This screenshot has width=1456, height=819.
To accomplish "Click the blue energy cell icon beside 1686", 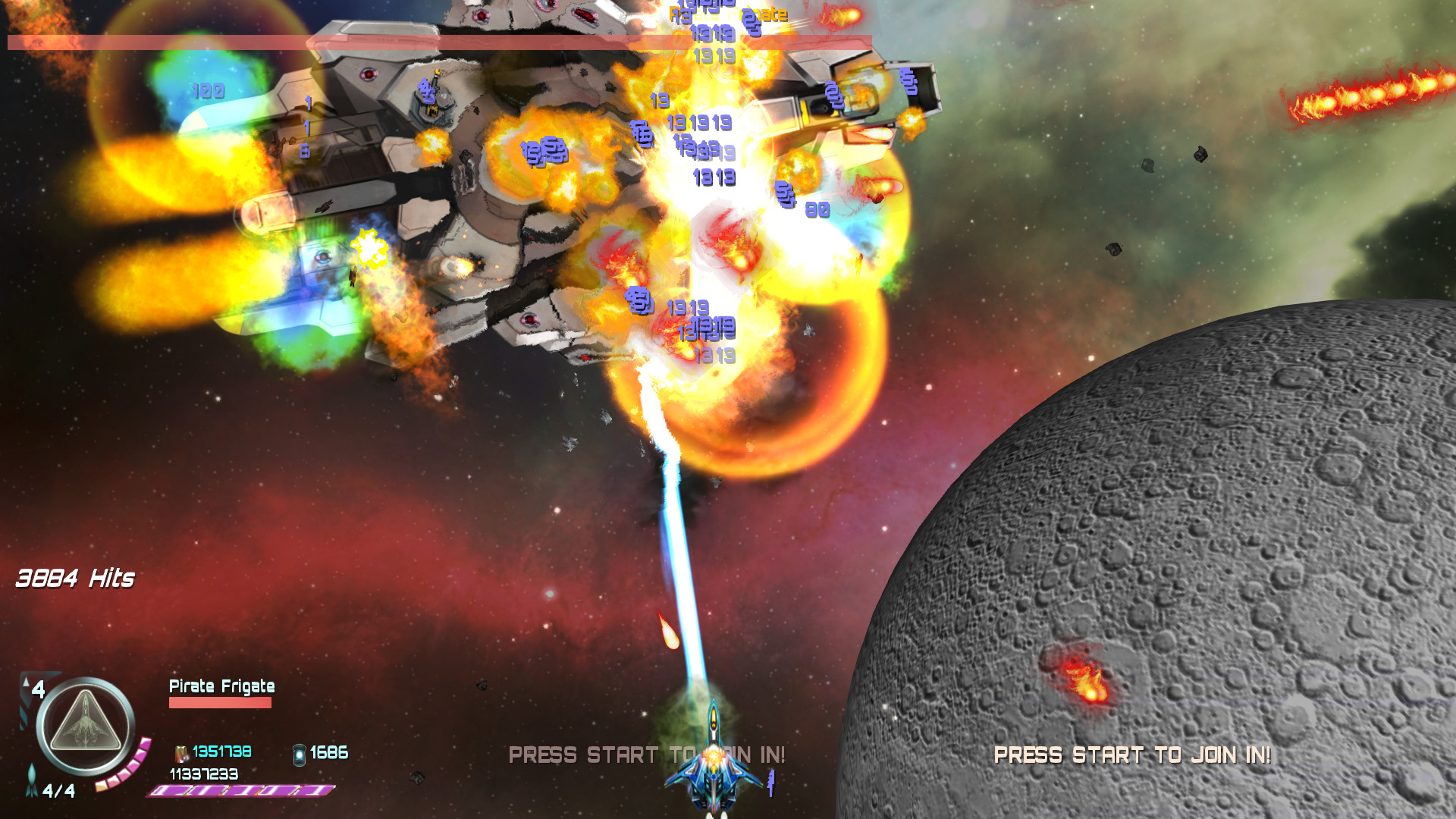I will 298,755.
